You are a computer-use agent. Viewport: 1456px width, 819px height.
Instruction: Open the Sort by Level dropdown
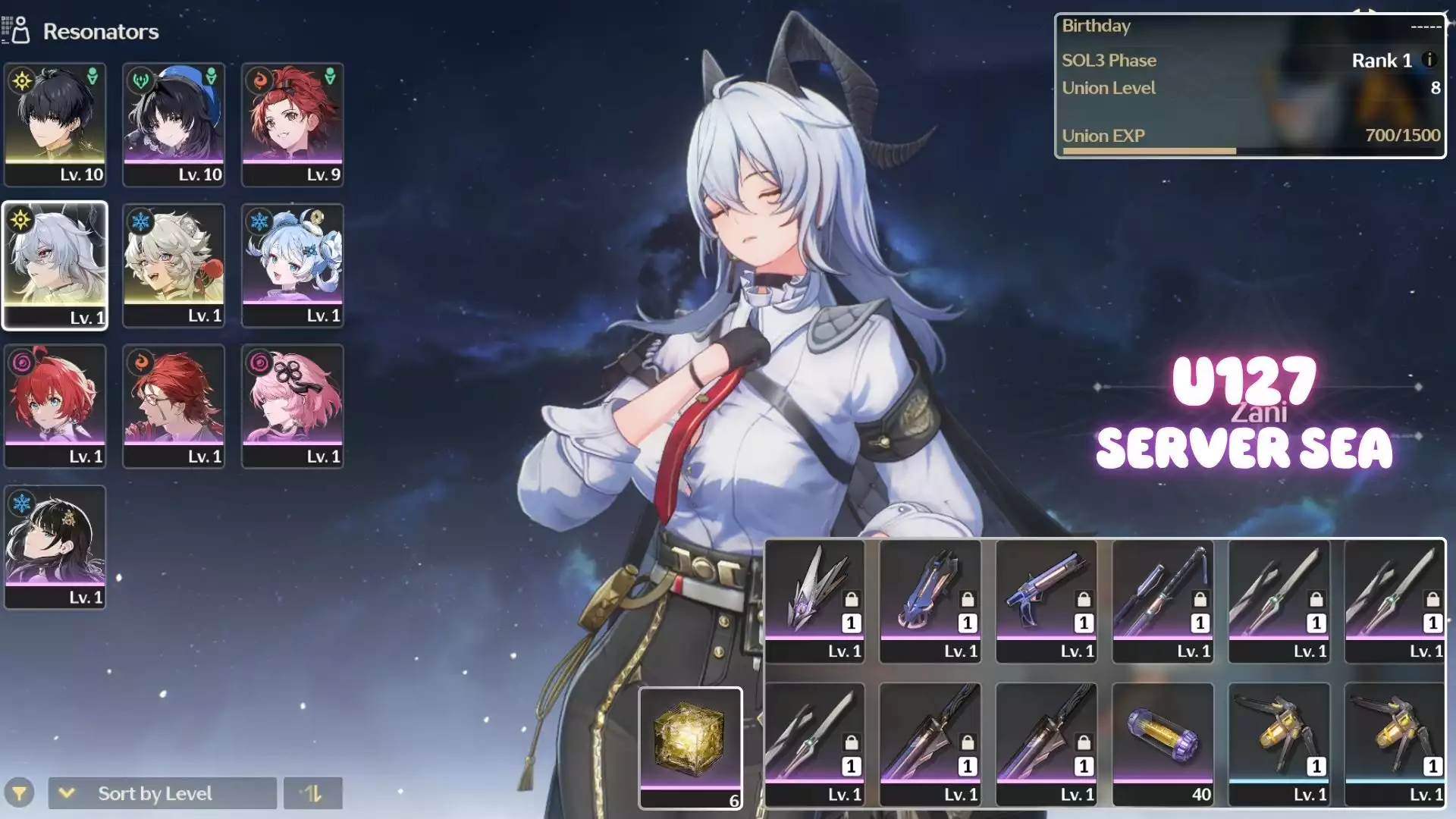click(162, 793)
